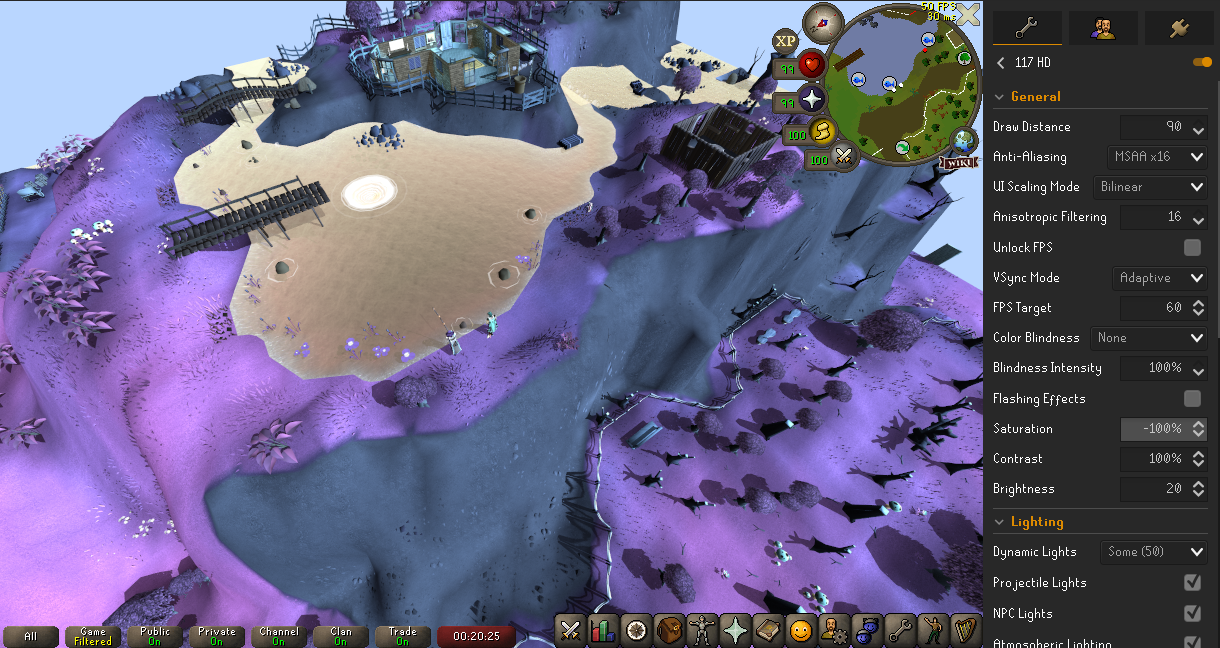The image size is (1220, 648).
Task: Open the Color Blindness dropdown
Action: pos(1148,338)
